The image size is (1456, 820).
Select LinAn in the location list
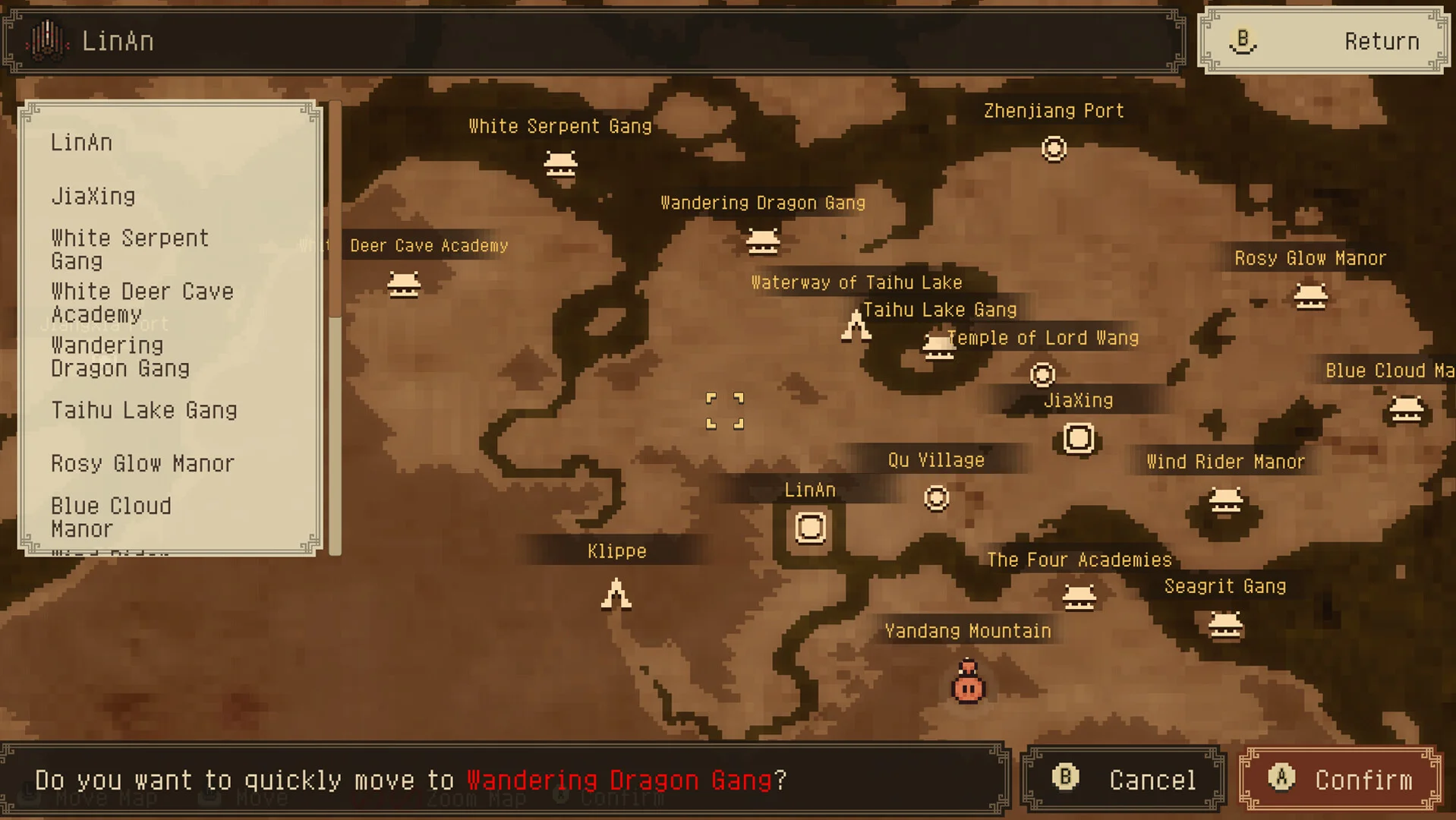point(82,143)
